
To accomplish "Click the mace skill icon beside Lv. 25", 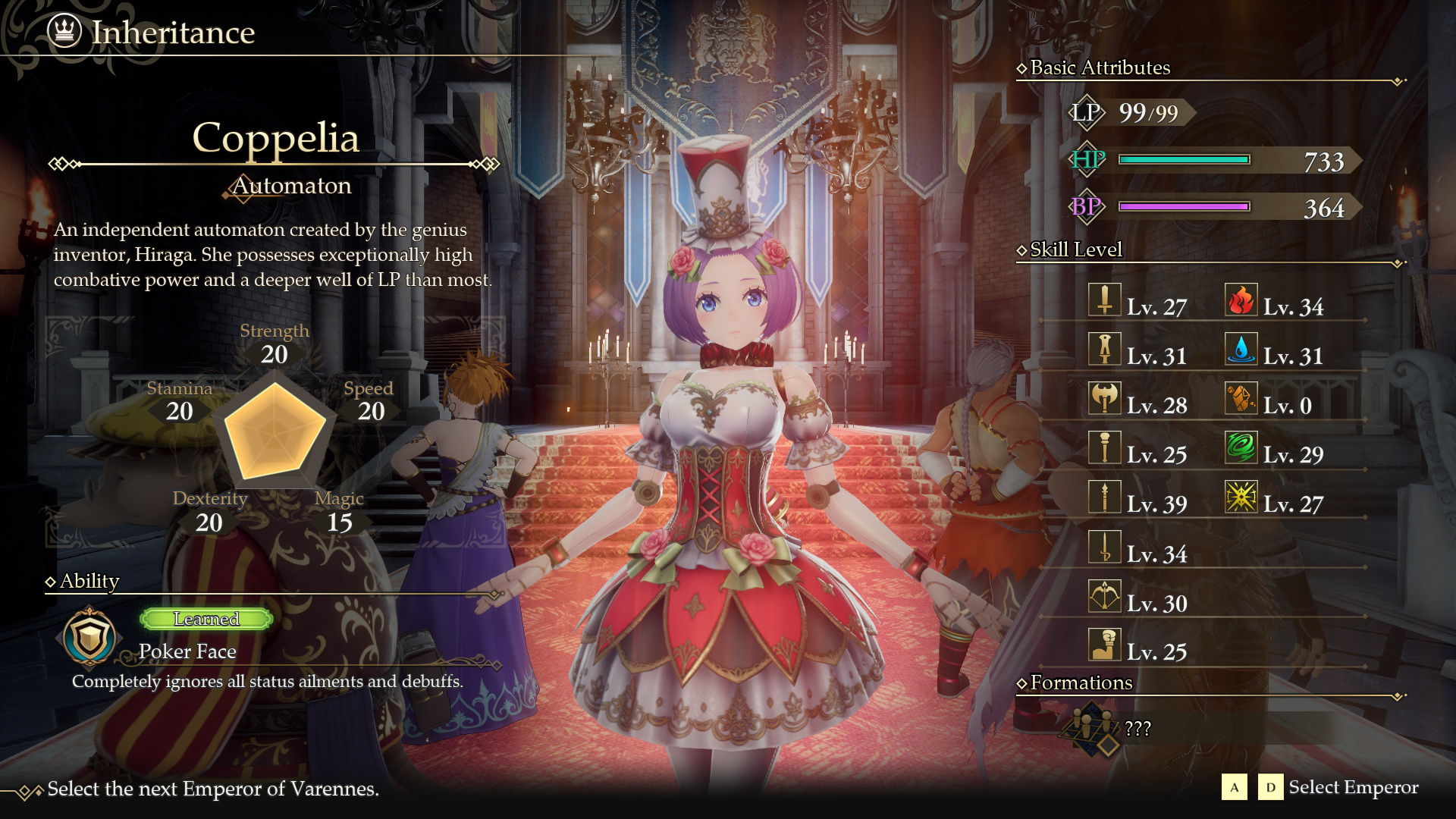I will click(x=1104, y=448).
